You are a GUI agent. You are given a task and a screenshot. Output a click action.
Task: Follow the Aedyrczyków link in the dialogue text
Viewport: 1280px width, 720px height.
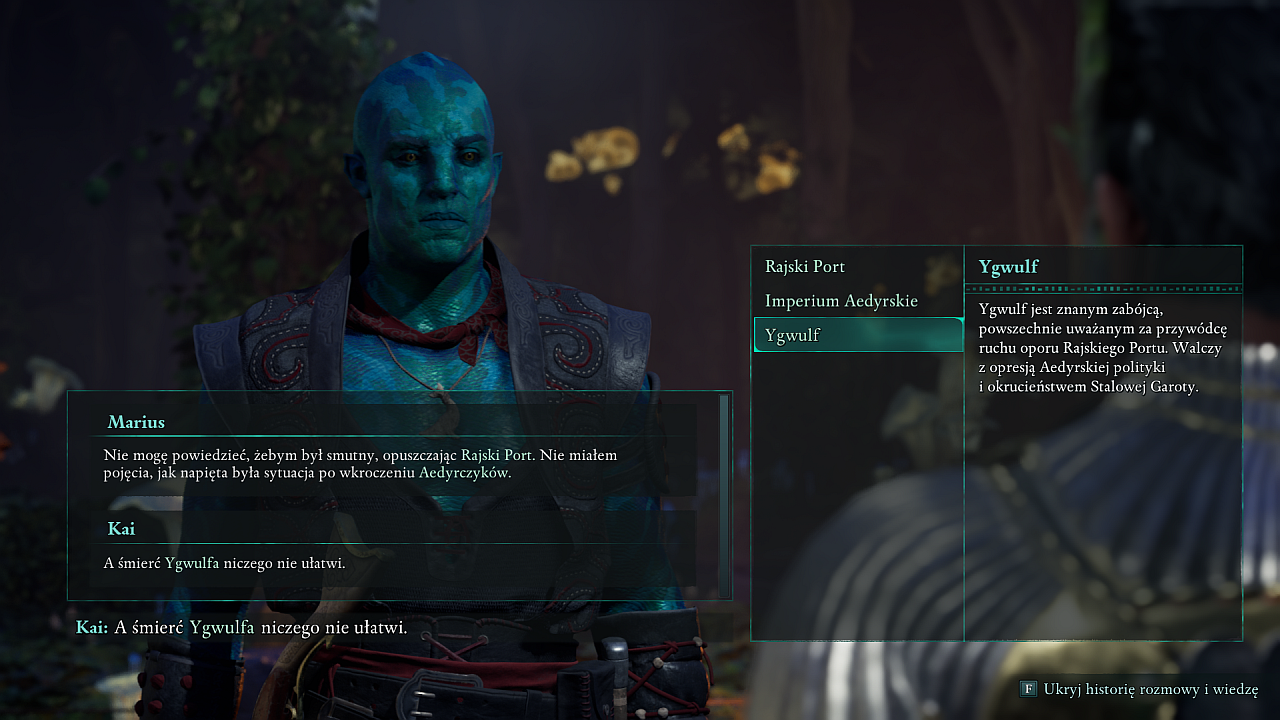click(464, 473)
